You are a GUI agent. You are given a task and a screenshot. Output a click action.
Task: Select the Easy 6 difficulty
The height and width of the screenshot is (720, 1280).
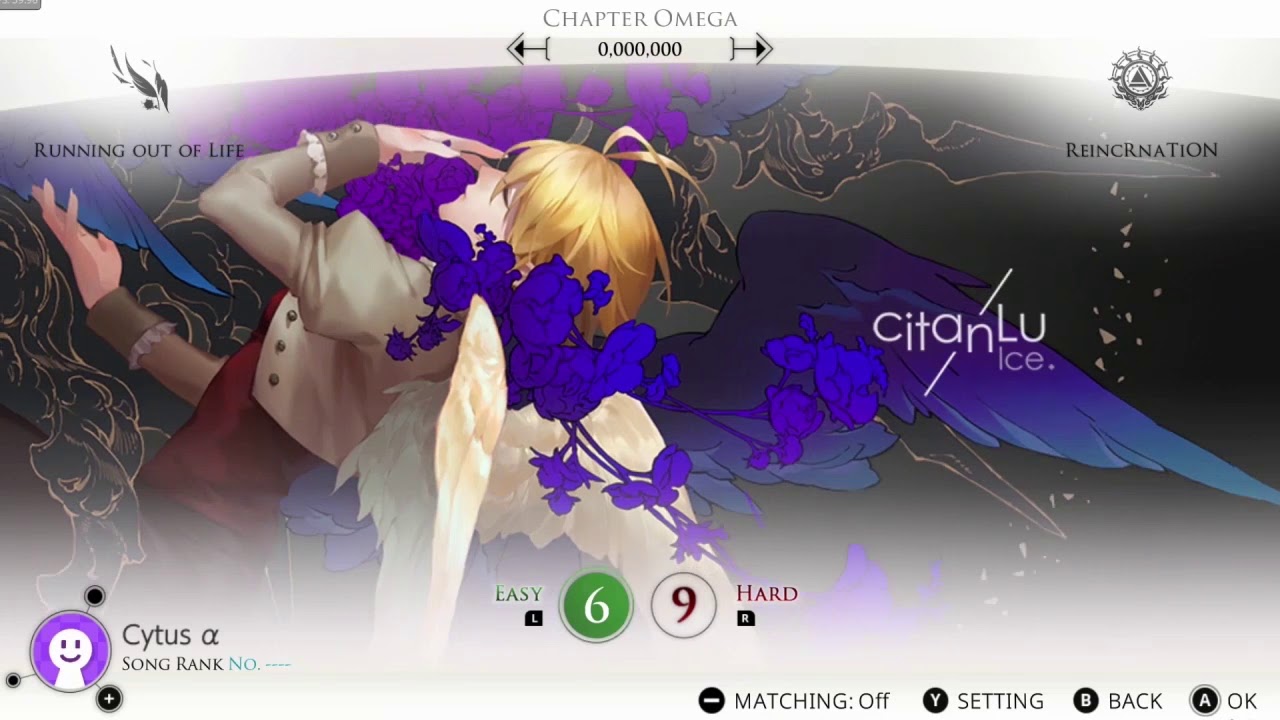(x=597, y=605)
